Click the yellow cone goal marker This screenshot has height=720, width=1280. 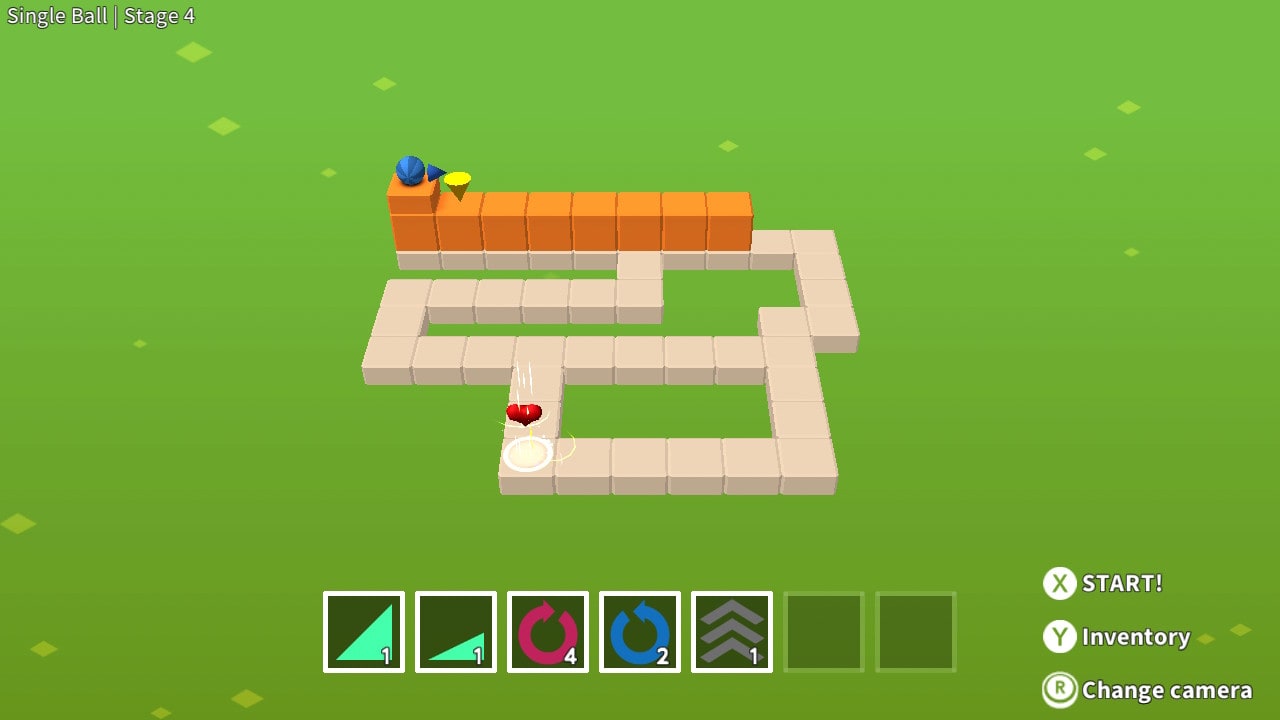click(x=457, y=179)
